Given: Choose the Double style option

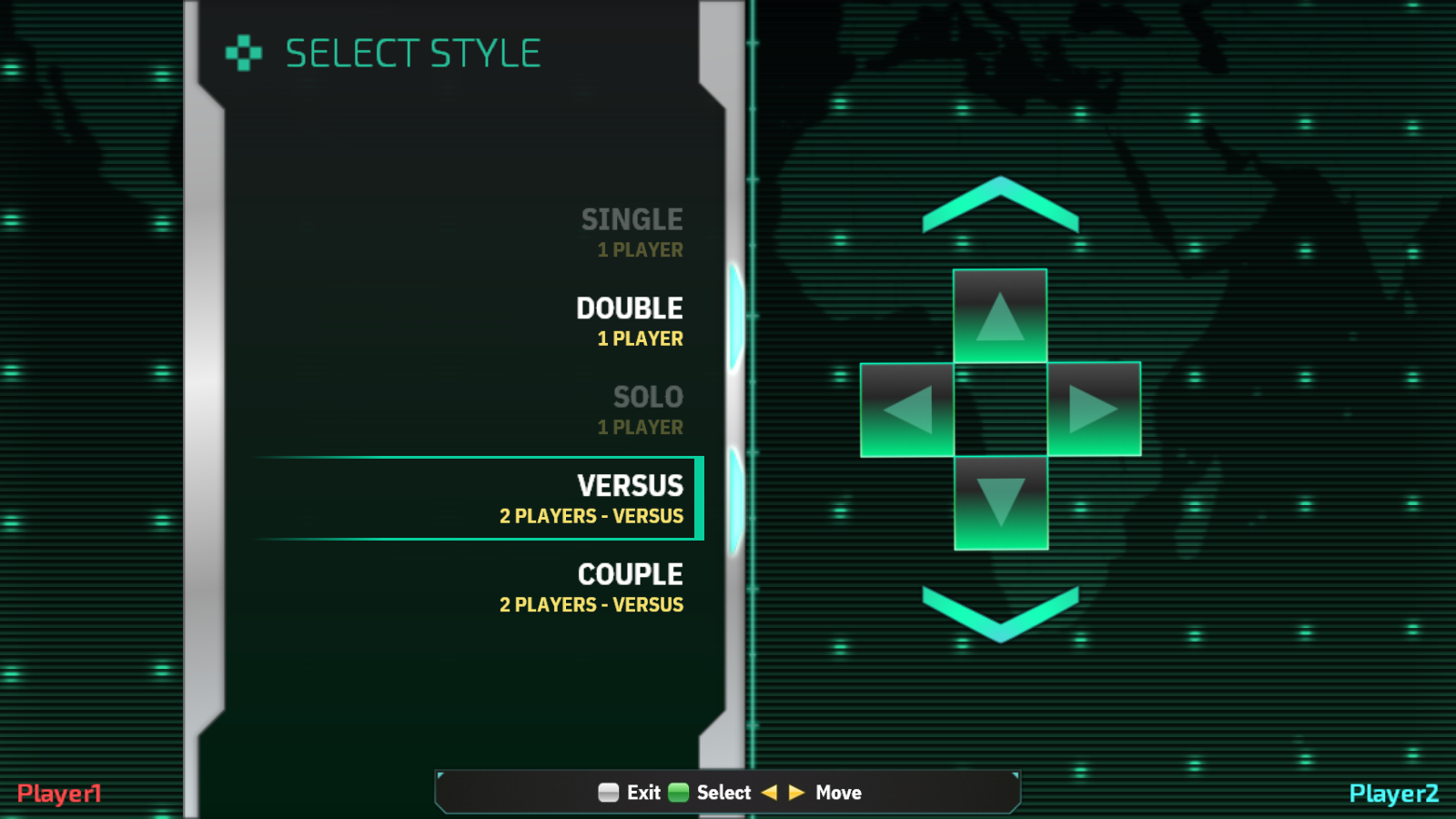Looking at the screenshot, I should click(x=630, y=321).
